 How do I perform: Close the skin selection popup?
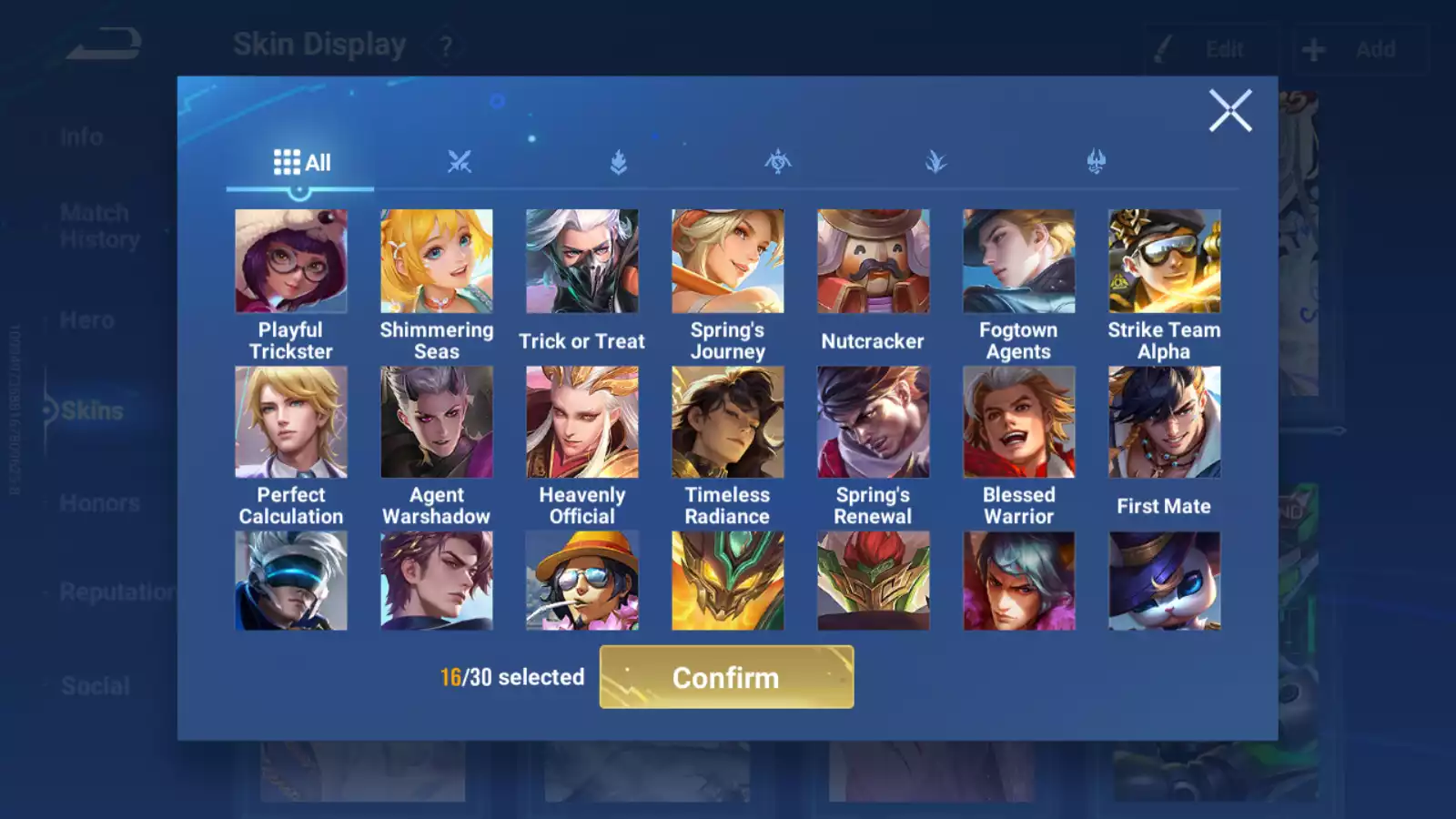pos(1229,111)
